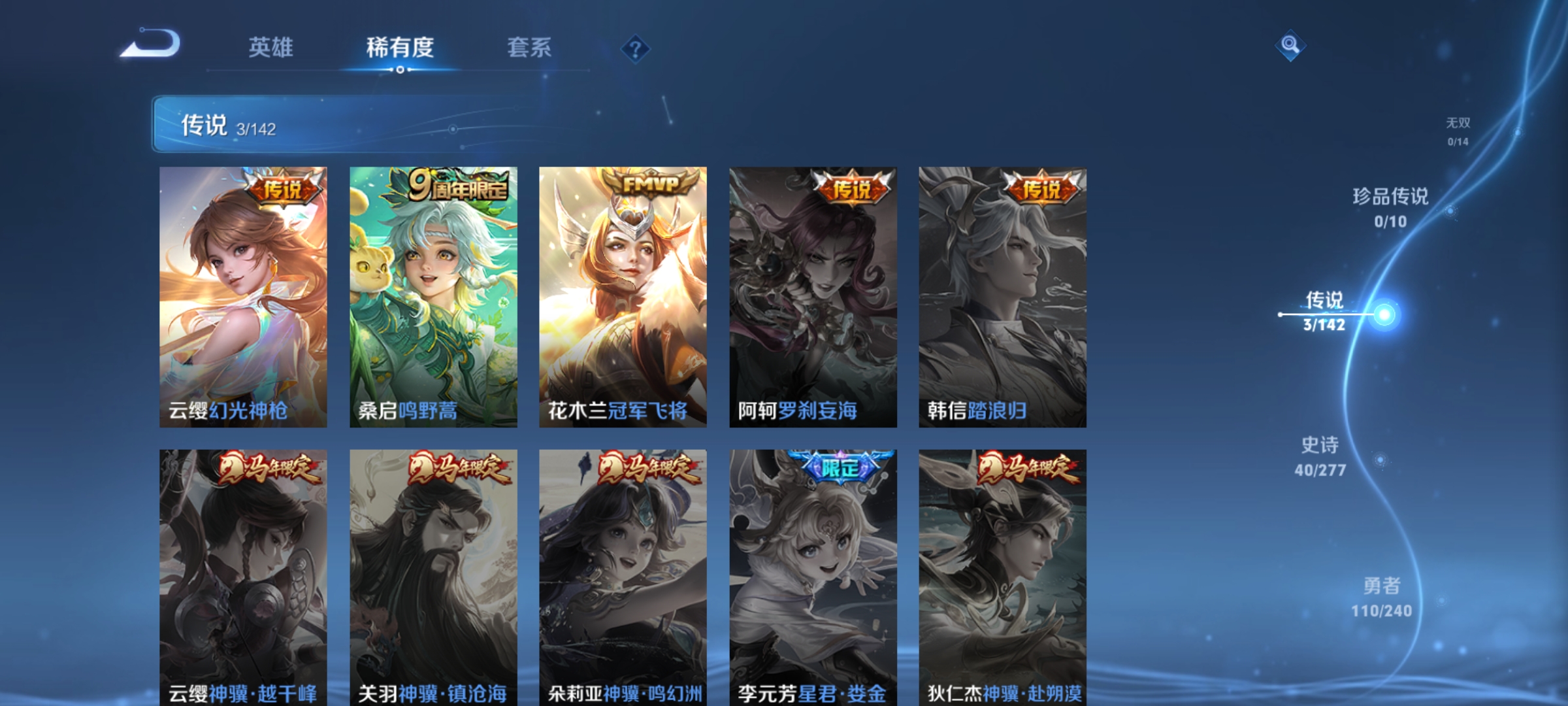
Task: Click the help question mark icon
Action: pos(637,48)
